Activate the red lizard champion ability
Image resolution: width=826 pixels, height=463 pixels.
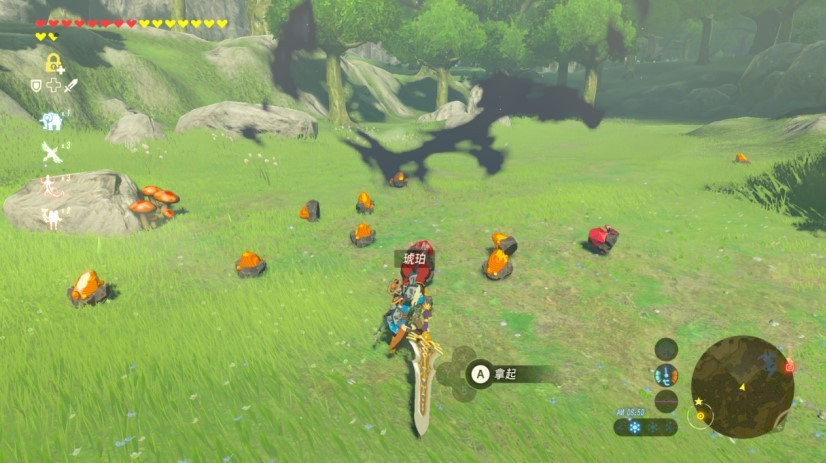click(x=49, y=185)
